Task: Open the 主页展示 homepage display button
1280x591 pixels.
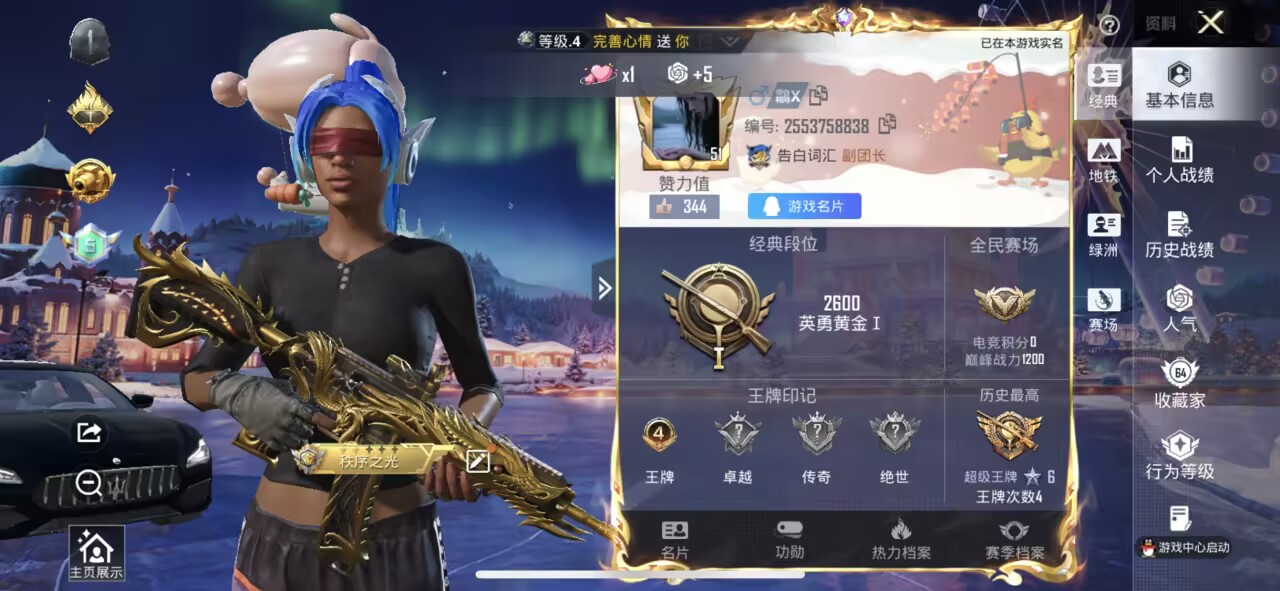Action: pos(96,553)
